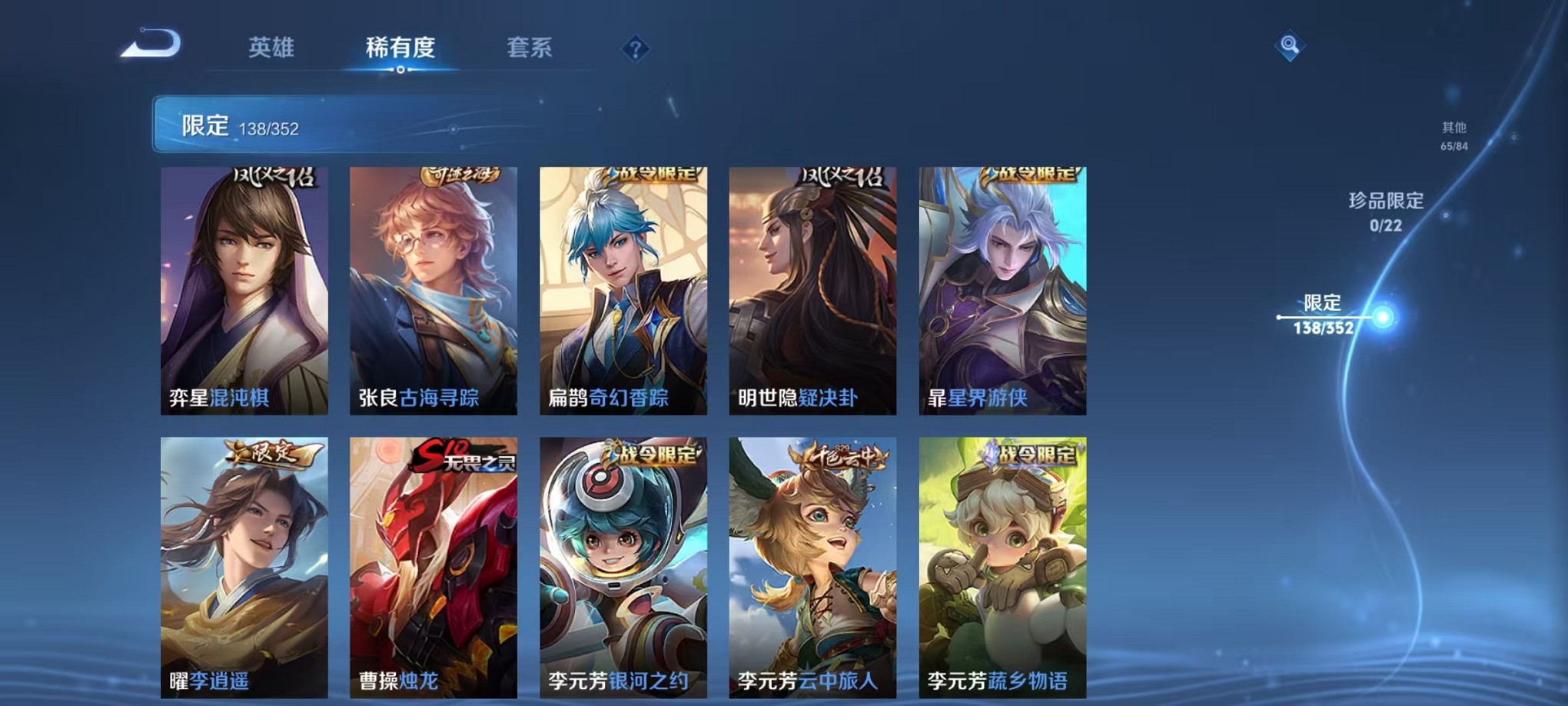Screen dimensions: 1568x706
Task: Open the help question mark icon next to tabs
Action: [x=634, y=50]
